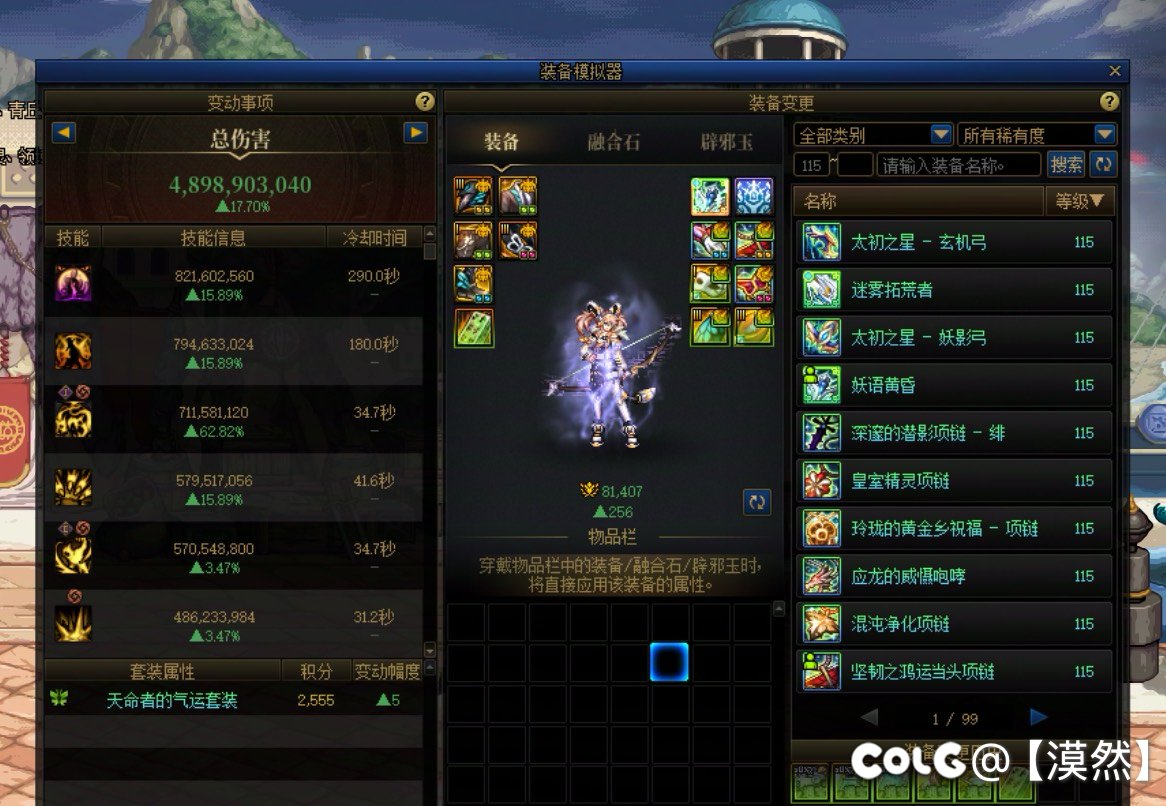Switch to the 融合石 tab
This screenshot has width=1166, height=806.
point(613,141)
